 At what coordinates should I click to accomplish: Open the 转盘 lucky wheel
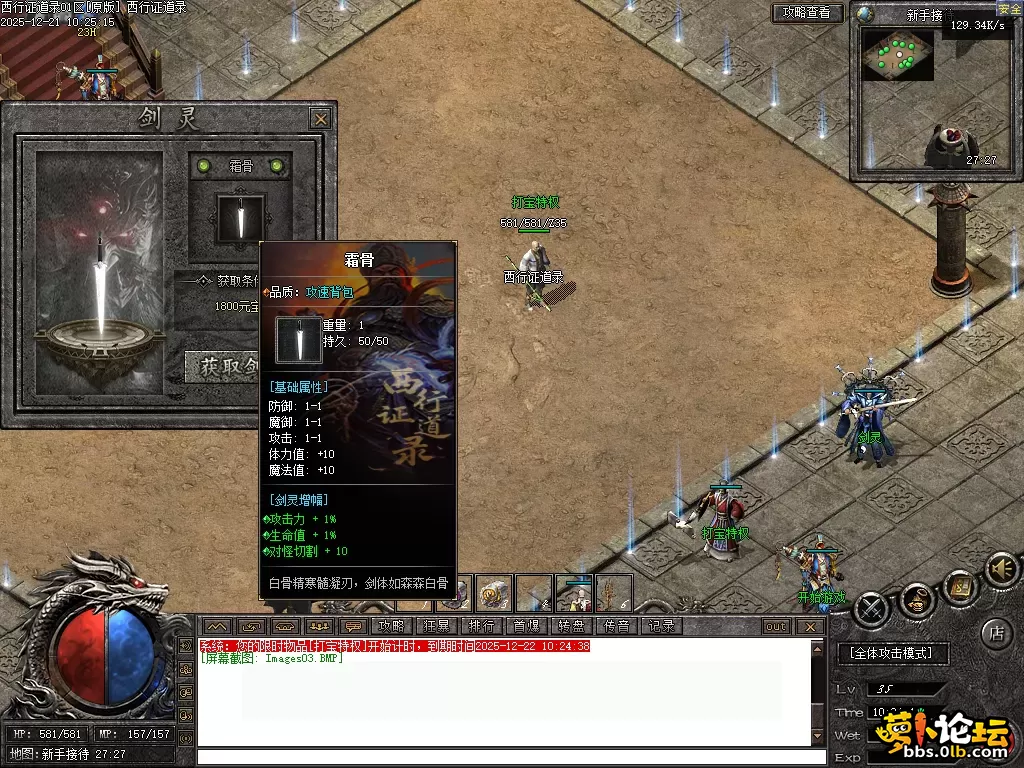point(571,626)
